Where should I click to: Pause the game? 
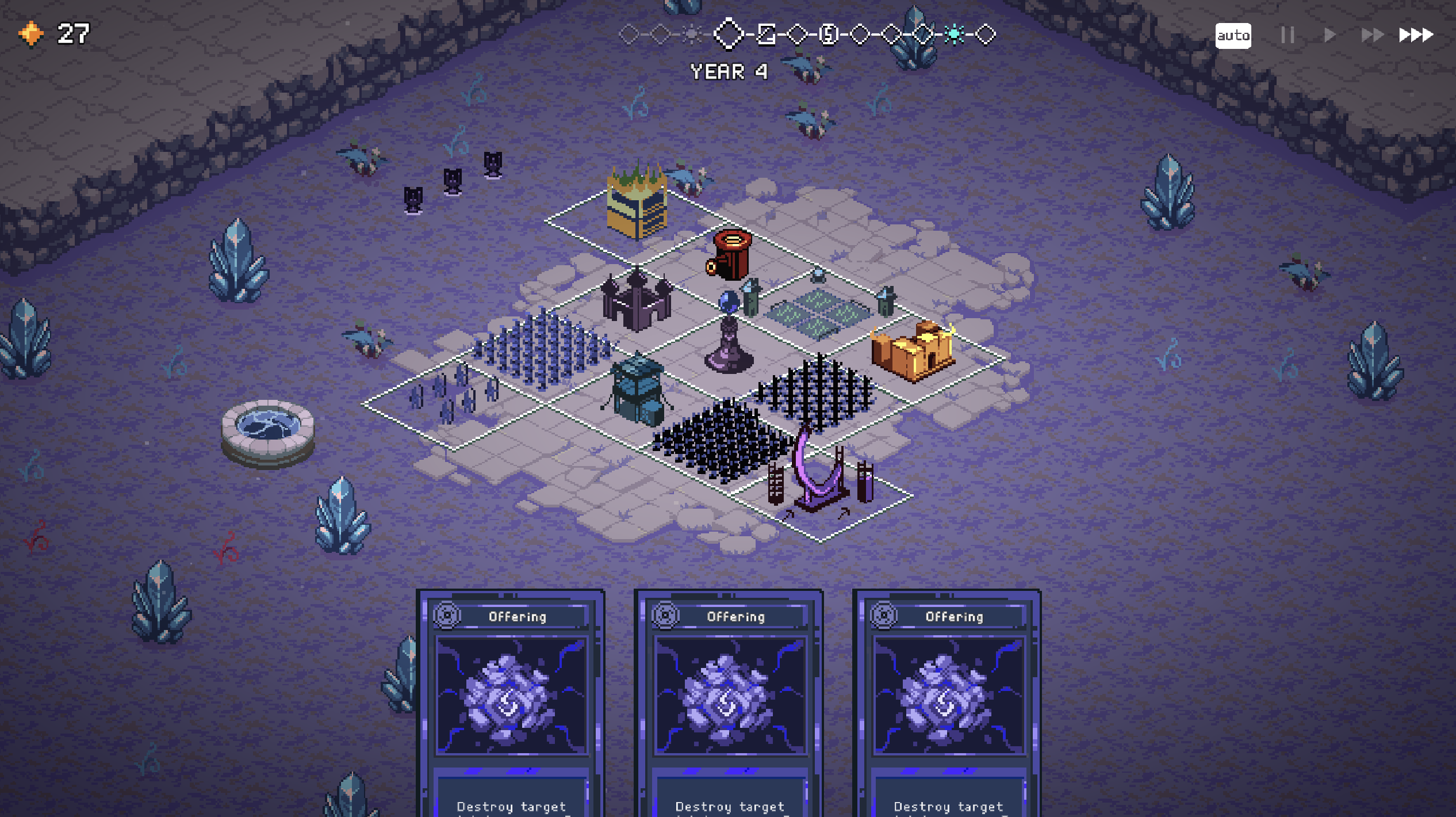tap(1288, 36)
